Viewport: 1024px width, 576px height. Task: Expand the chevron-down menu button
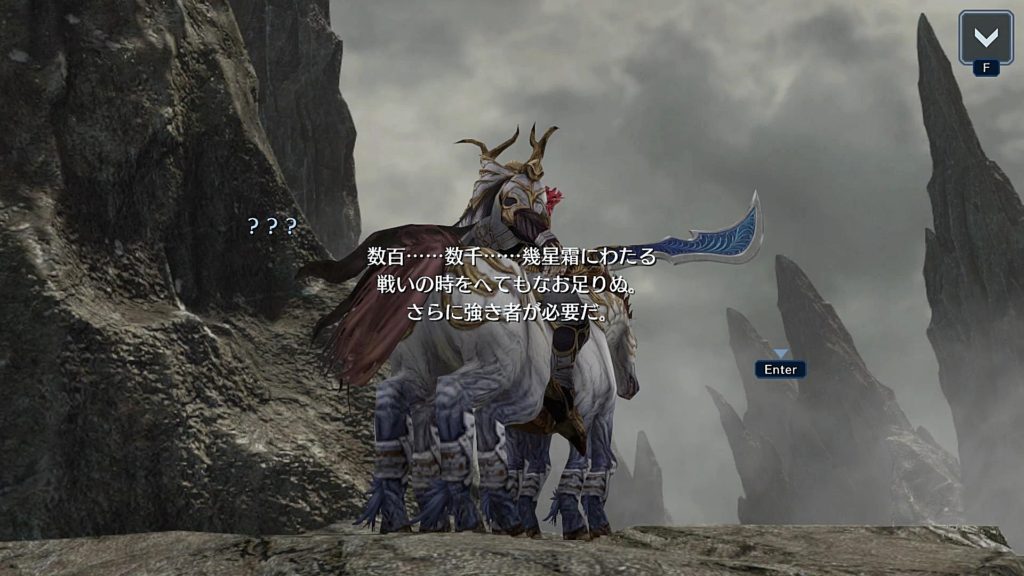coord(985,38)
